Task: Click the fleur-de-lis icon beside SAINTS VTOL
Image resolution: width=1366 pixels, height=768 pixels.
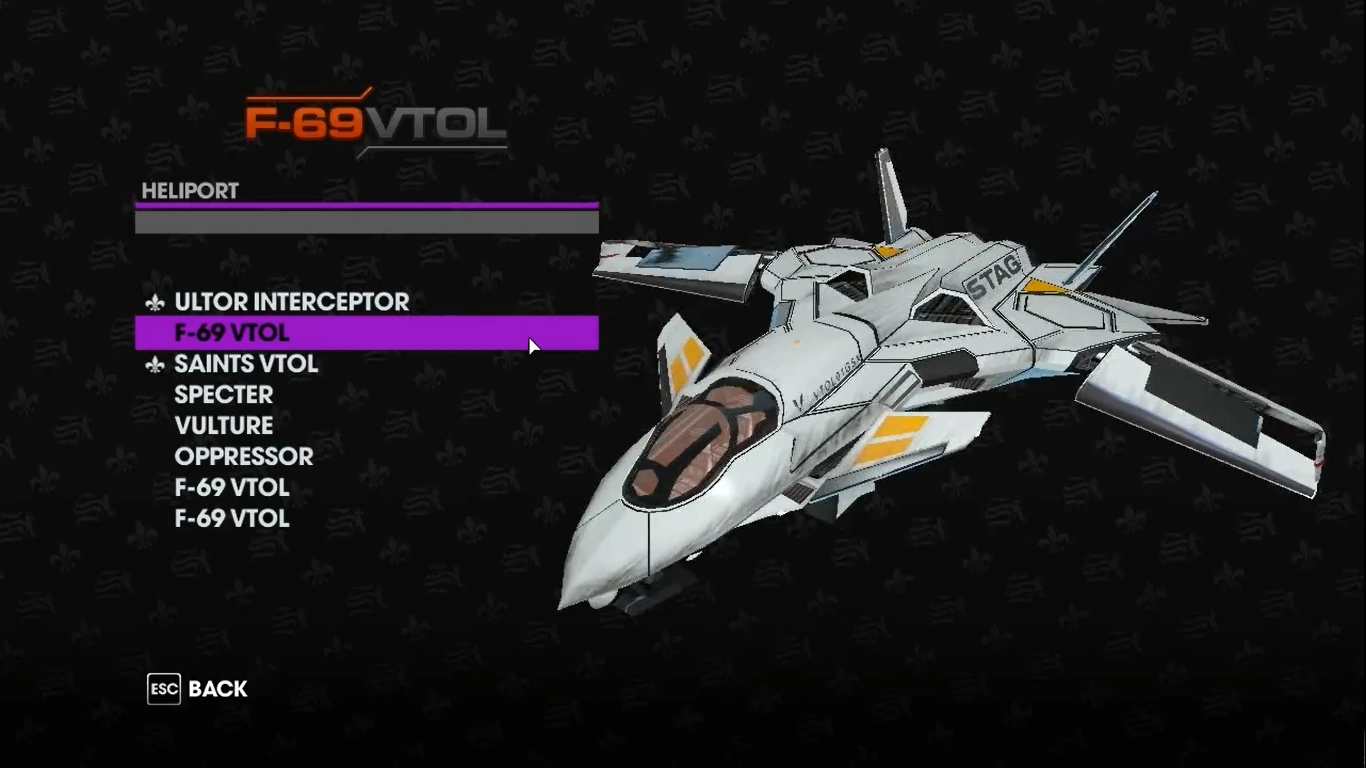Action: click(158, 364)
